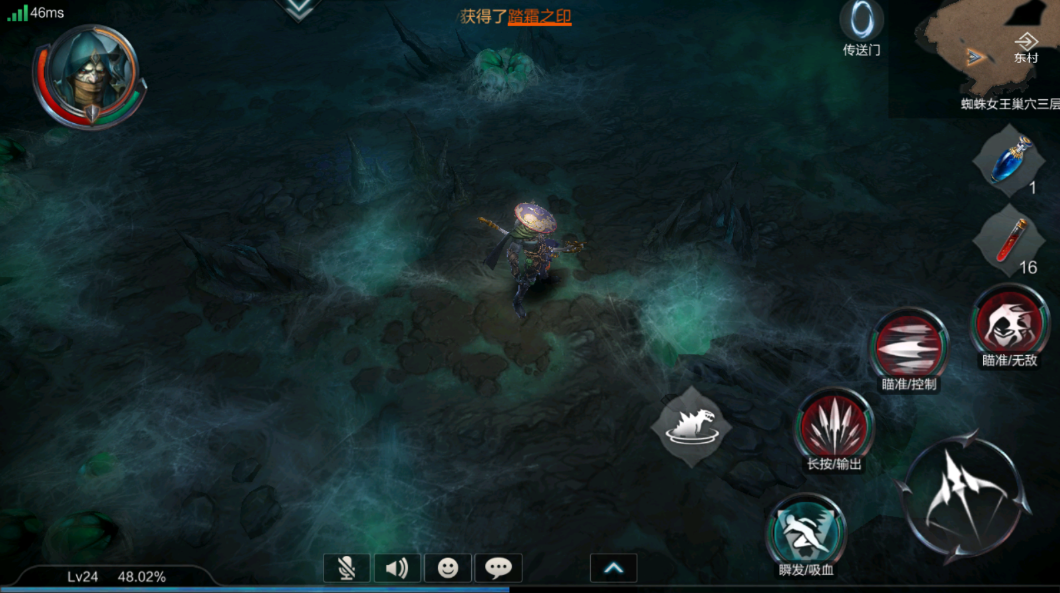This screenshot has height=593, width=1060.
Task: Toggle the speaker sound button
Action: point(397,568)
